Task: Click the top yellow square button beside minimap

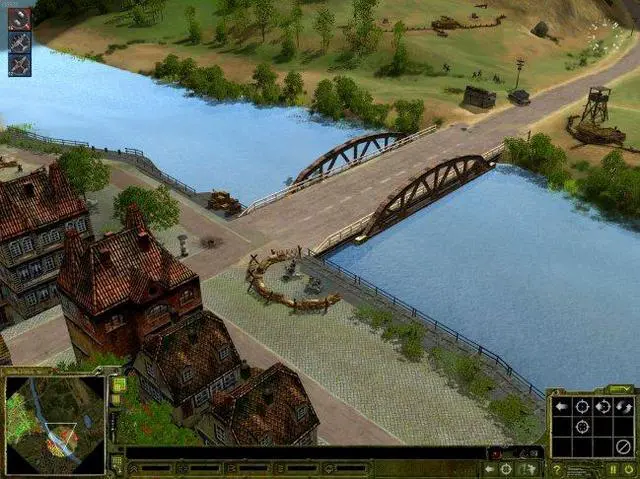Action: 118,385
